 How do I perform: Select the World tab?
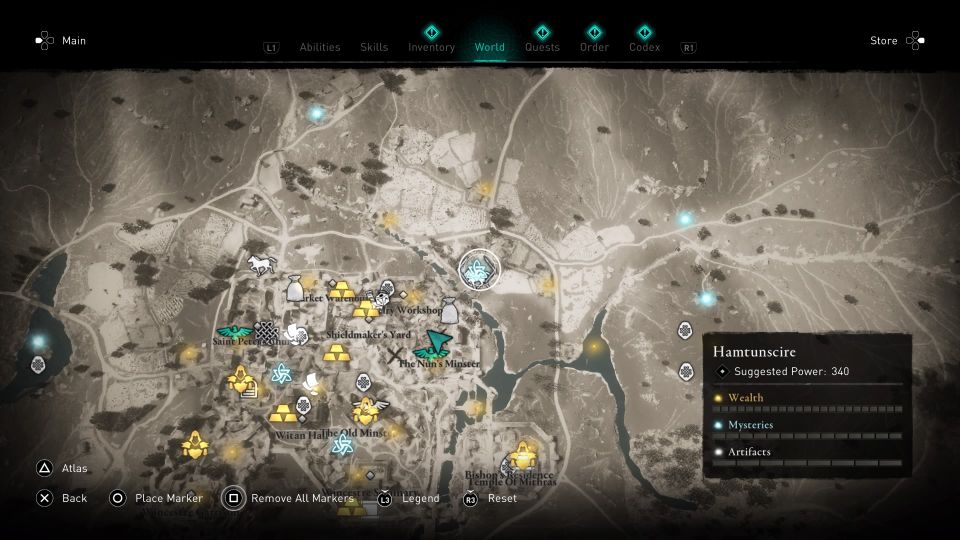[x=490, y=47]
